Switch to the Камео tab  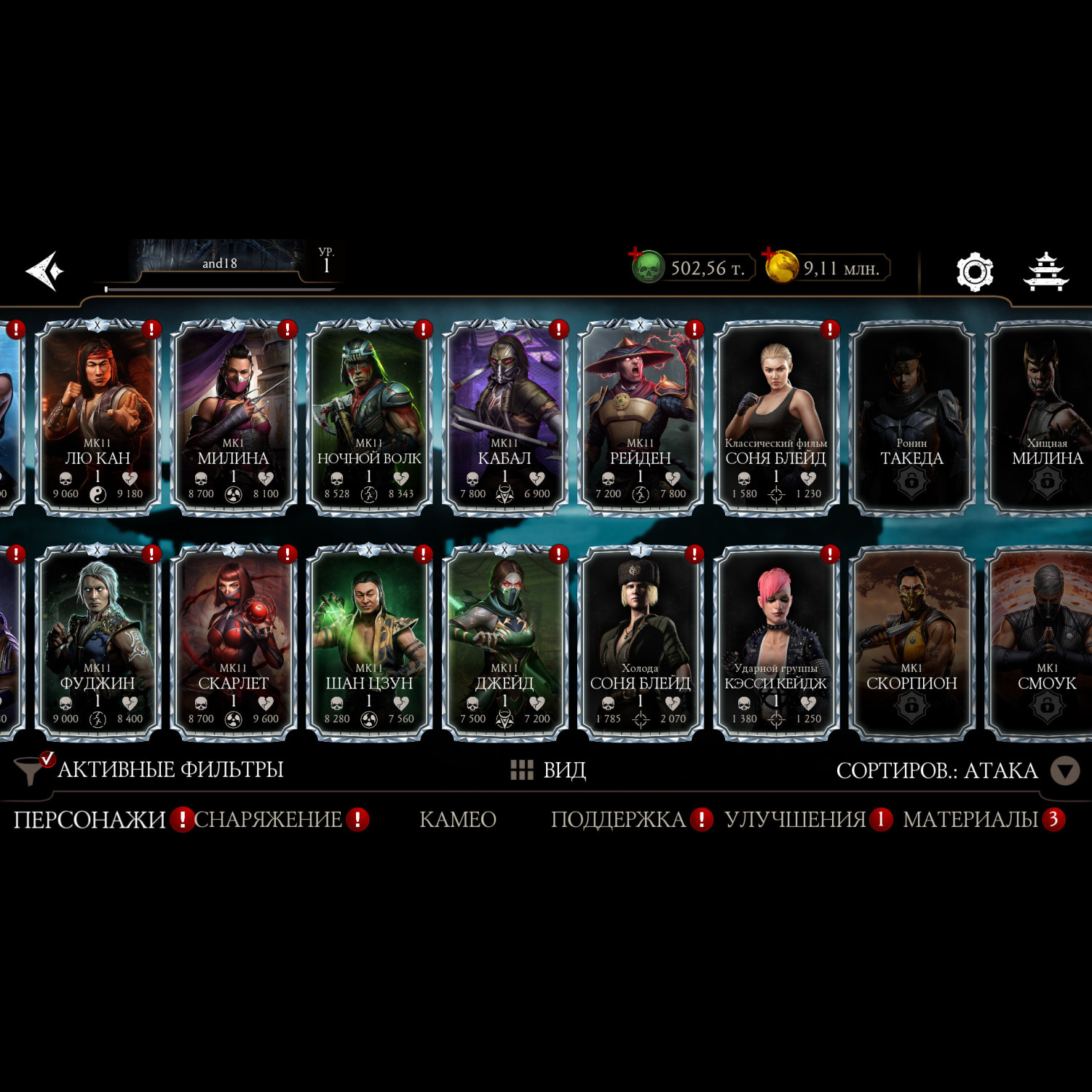coord(457,820)
